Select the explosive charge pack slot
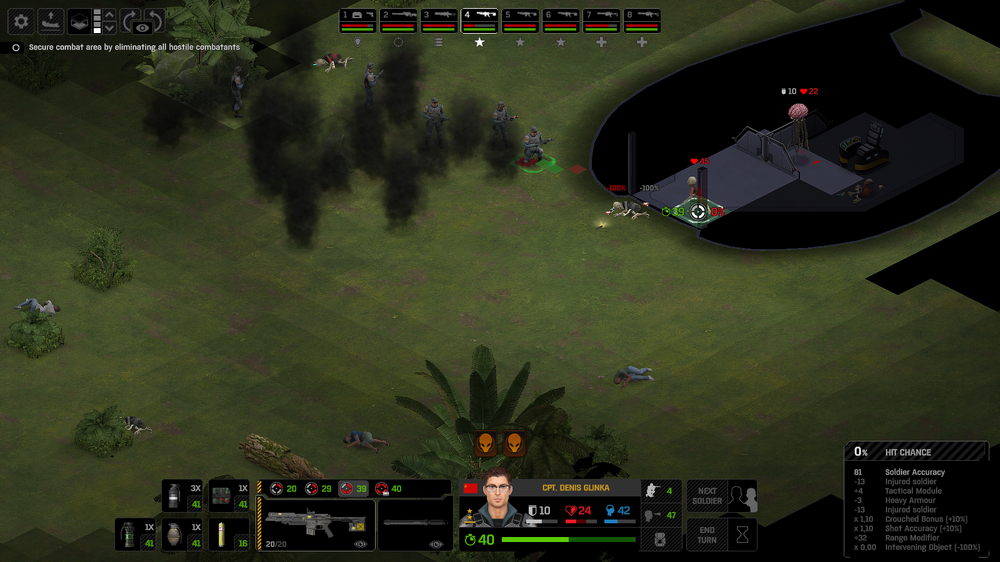The image size is (1000, 562). tap(227, 496)
